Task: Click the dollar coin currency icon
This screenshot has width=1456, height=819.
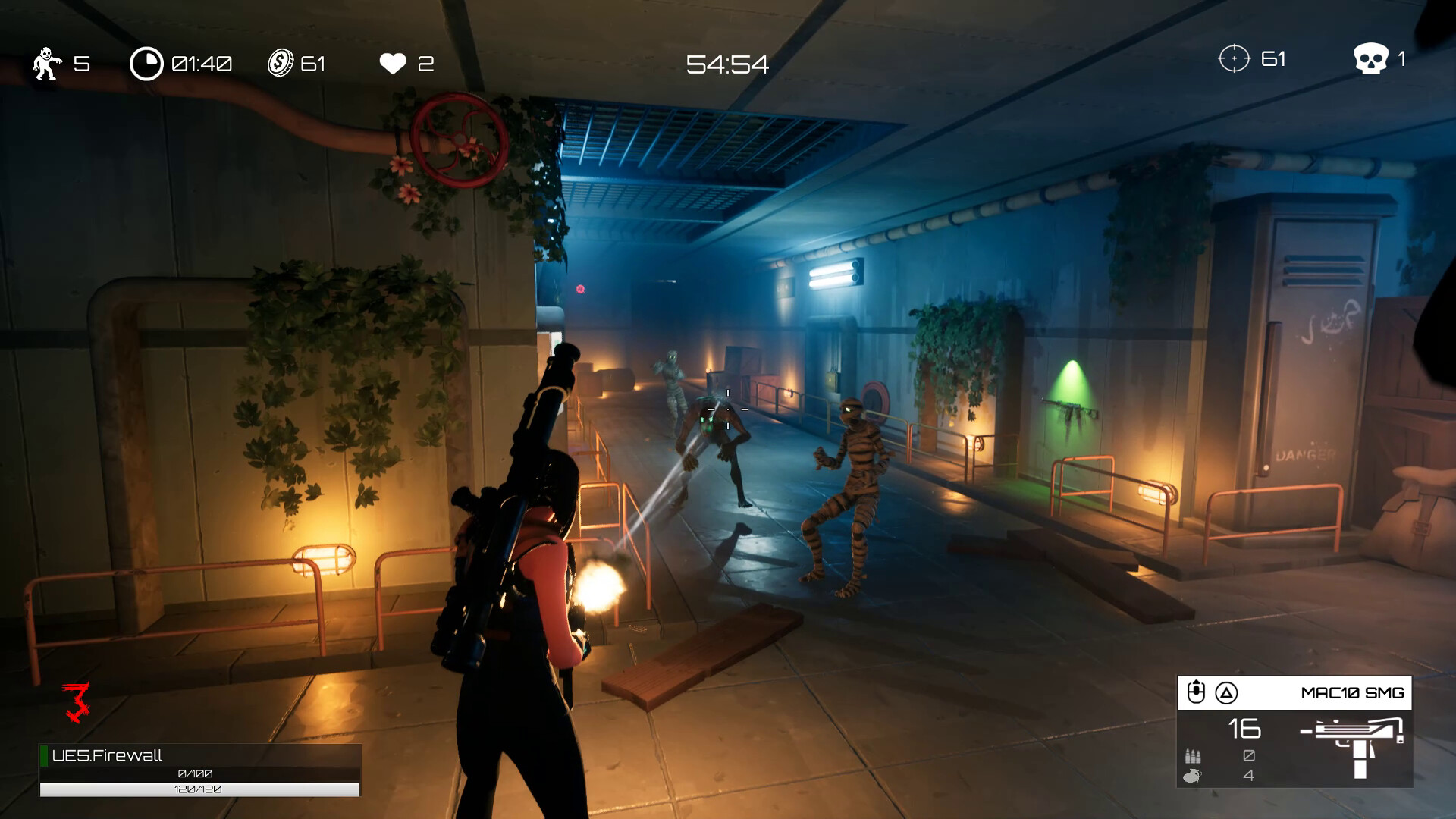Action: coord(282,64)
